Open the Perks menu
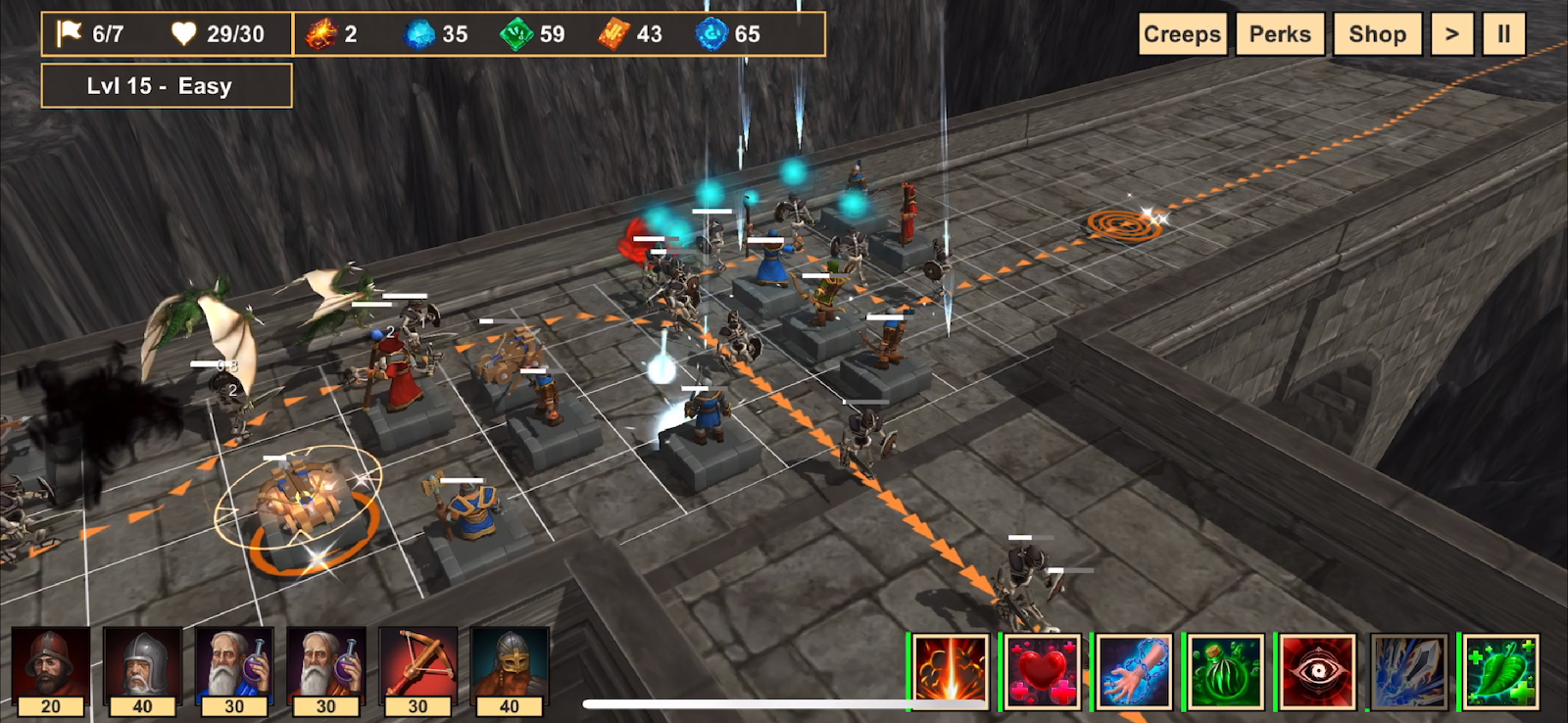The height and width of the screenshot is (723, 1568). click(1280, 34)
